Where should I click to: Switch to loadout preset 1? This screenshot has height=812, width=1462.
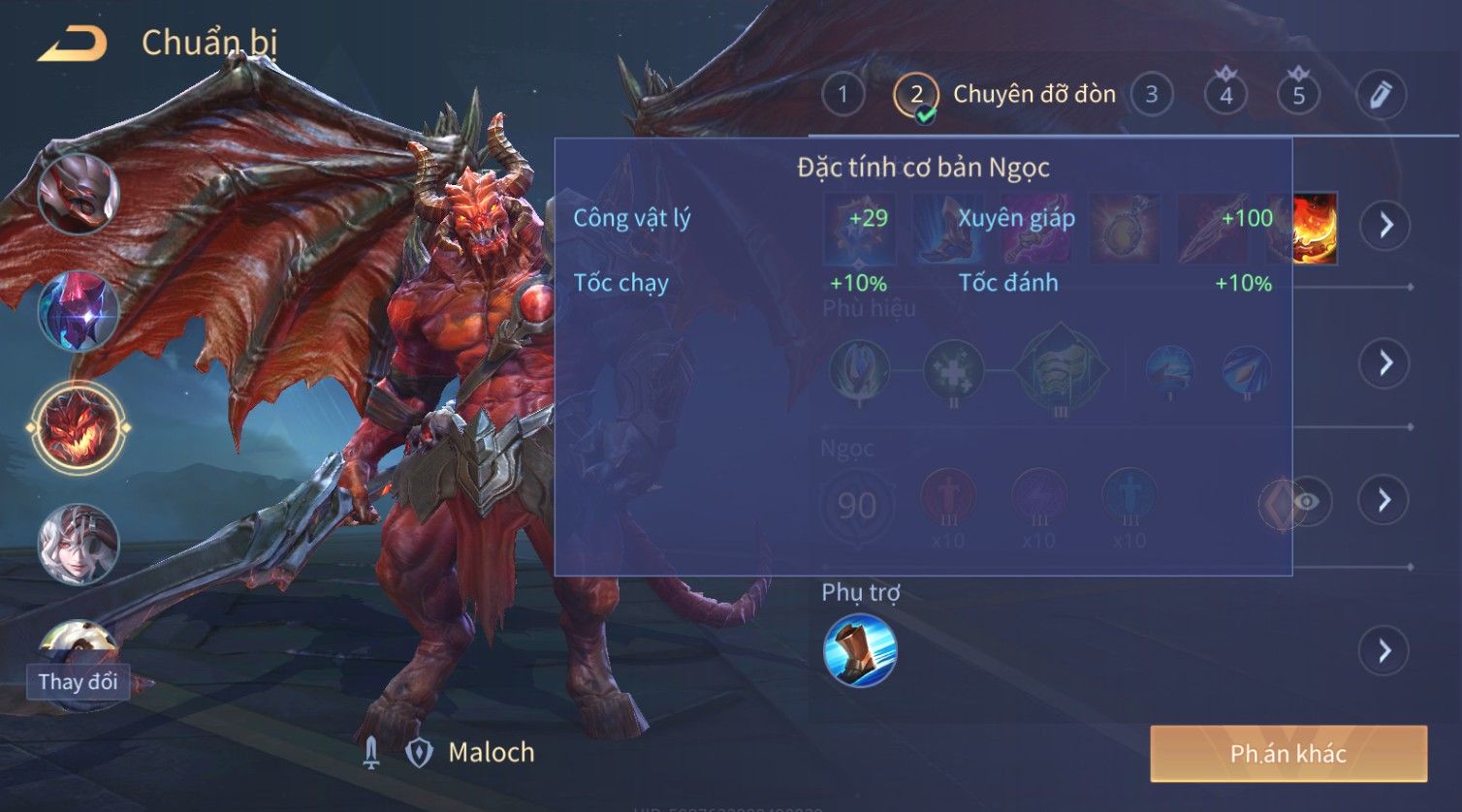[842, 95]
